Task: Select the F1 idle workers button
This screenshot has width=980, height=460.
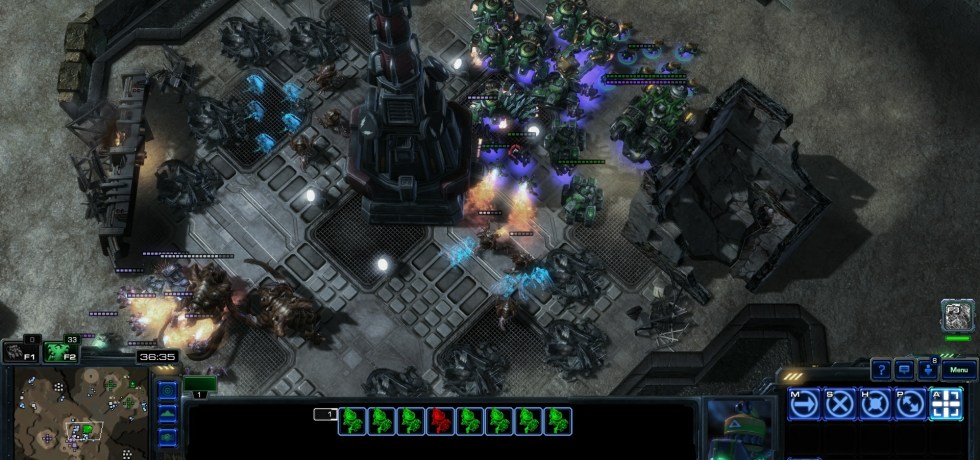Action: point(20,351)
